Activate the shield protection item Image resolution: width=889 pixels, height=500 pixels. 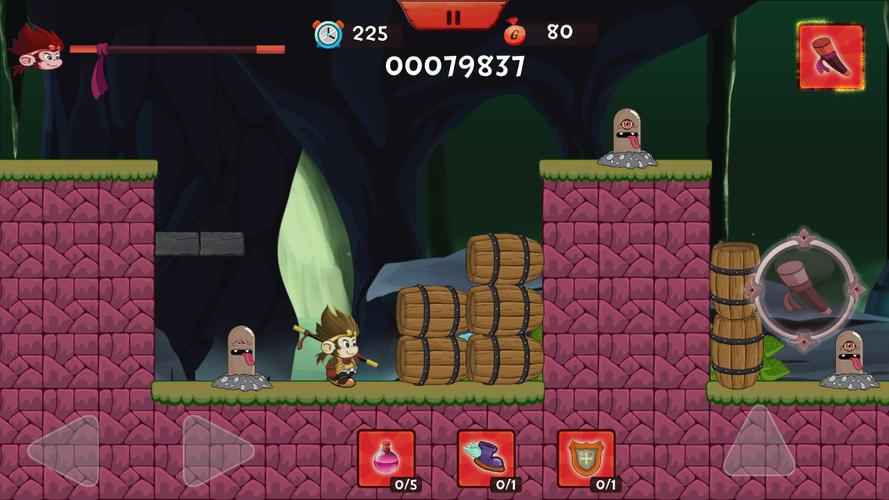(x=586, y=458)
